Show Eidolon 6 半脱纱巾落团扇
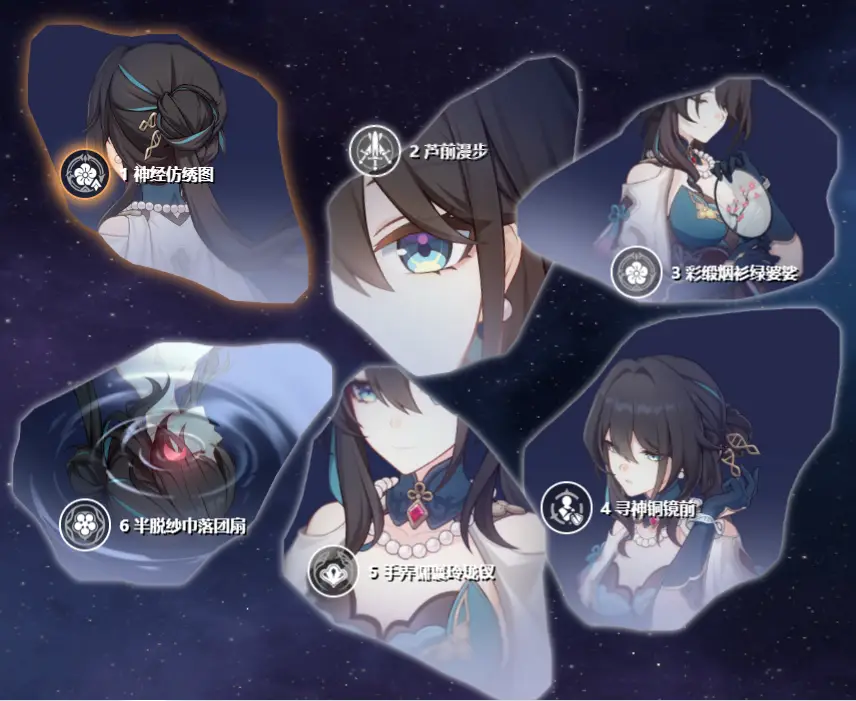This screenshot has height=701, width=856. (84, 524)
